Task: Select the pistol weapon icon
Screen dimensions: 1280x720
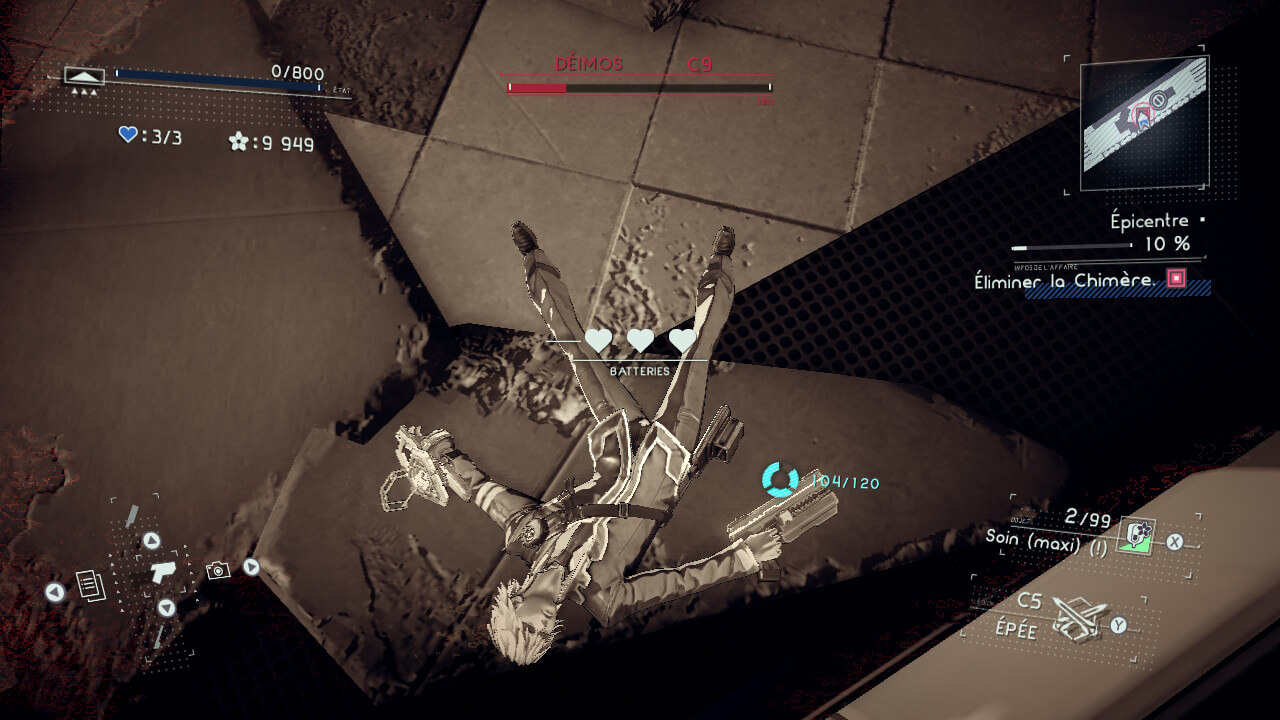Action: coord(162,573)
